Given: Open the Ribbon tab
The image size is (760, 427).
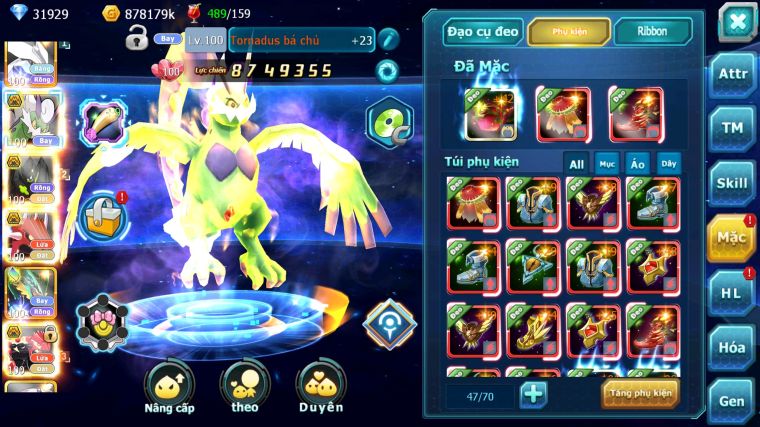Looking at the screenshot, I should (652, 32).
